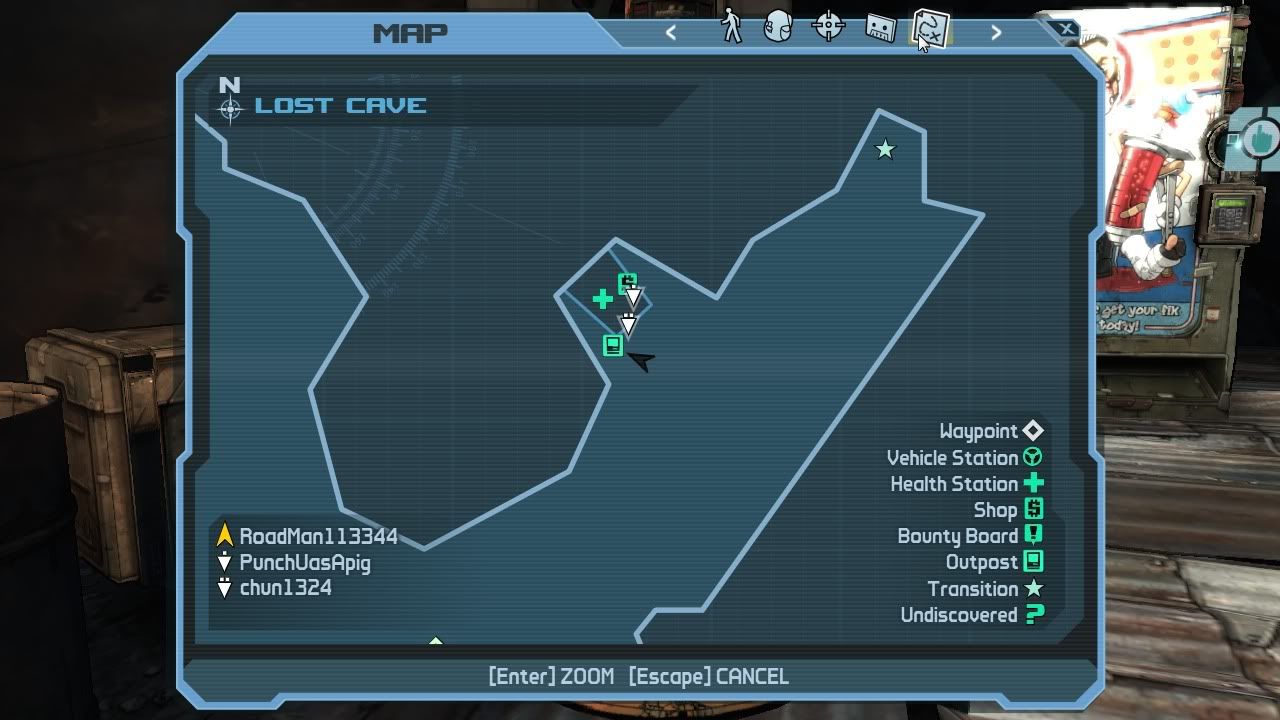Go to the next menu tab arrow

point(996,32)
